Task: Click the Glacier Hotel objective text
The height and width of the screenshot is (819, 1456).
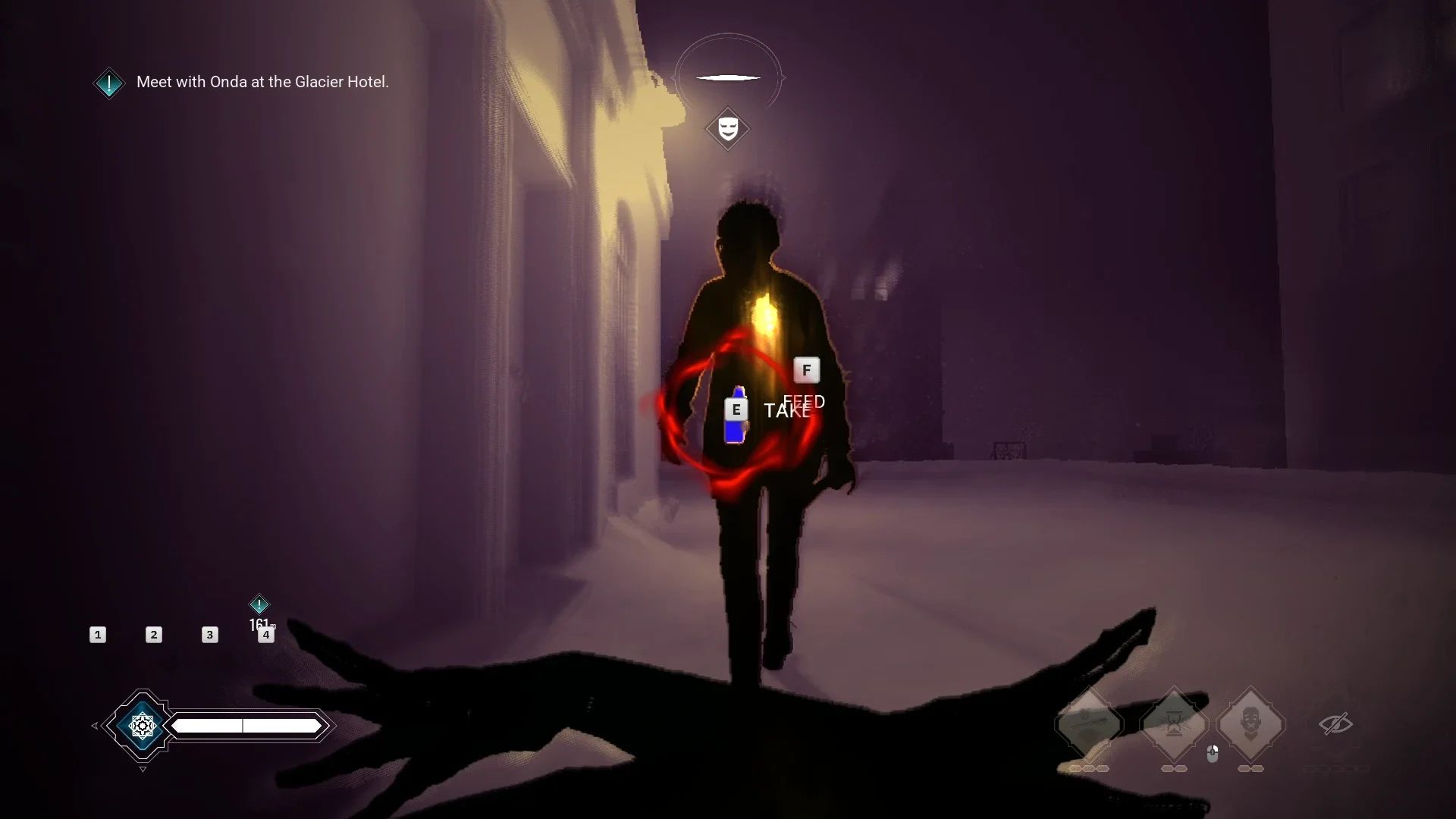Action: point(262,82)
